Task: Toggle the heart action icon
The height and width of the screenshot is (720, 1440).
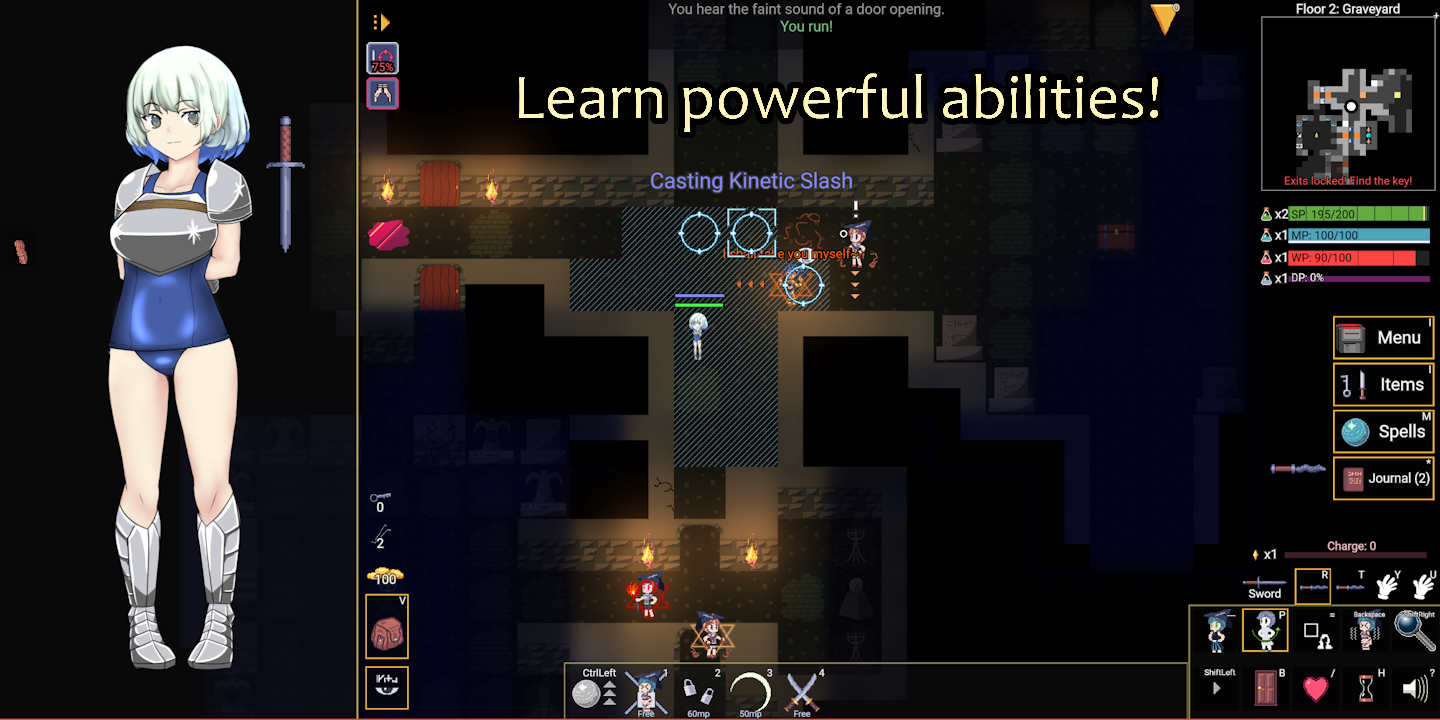Action: point(1315,688)
